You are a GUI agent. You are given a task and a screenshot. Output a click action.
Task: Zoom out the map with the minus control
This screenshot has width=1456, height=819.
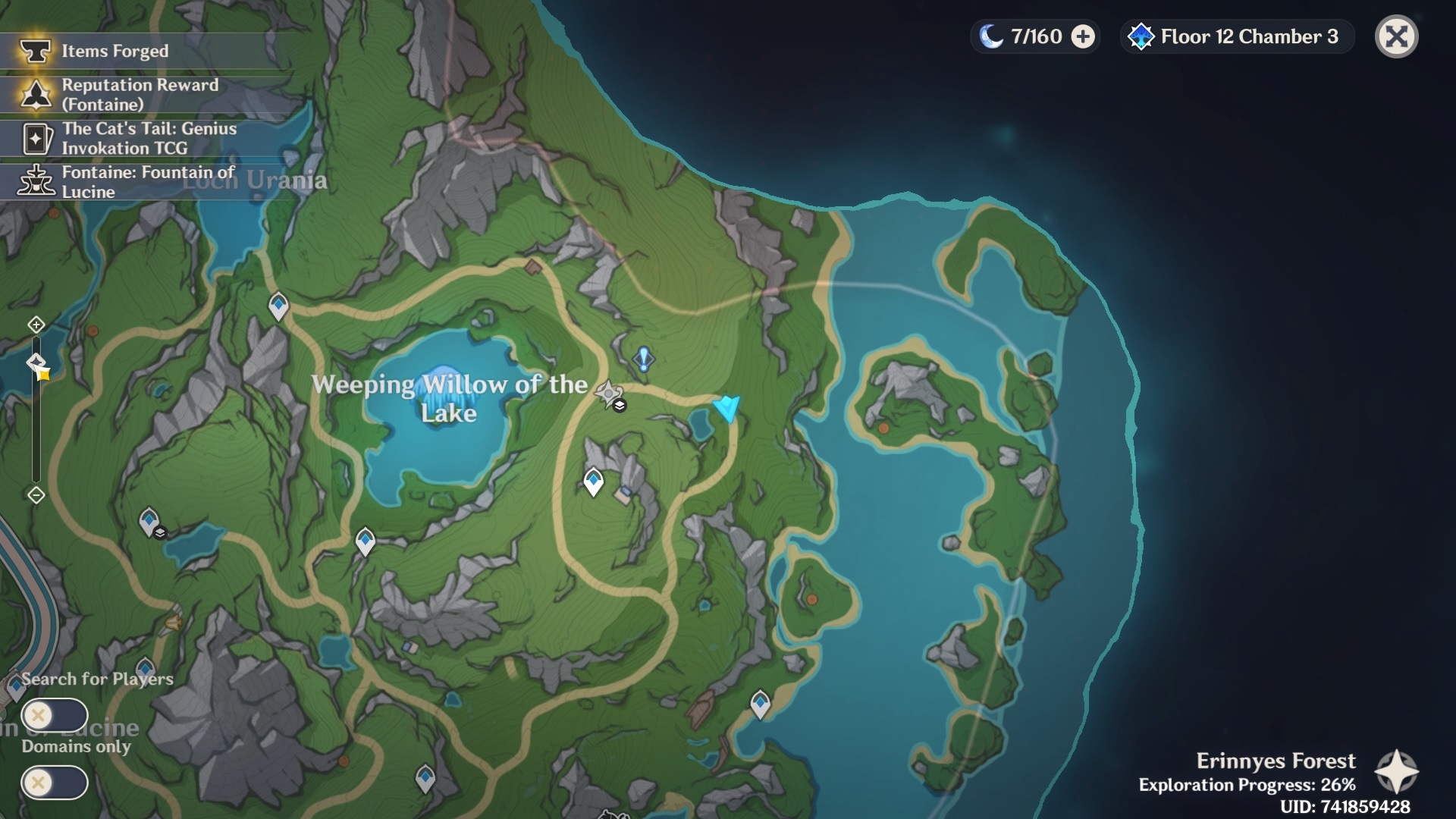pos(36,495)
